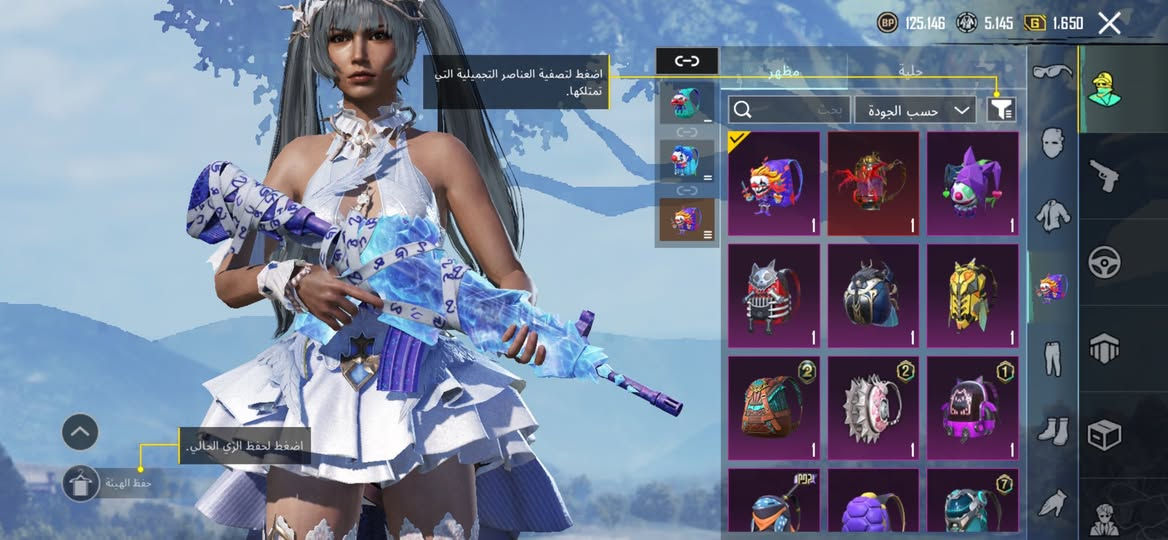Switch to the pistol weapons section
The image size is (1168, 540).
point(1104,173)
